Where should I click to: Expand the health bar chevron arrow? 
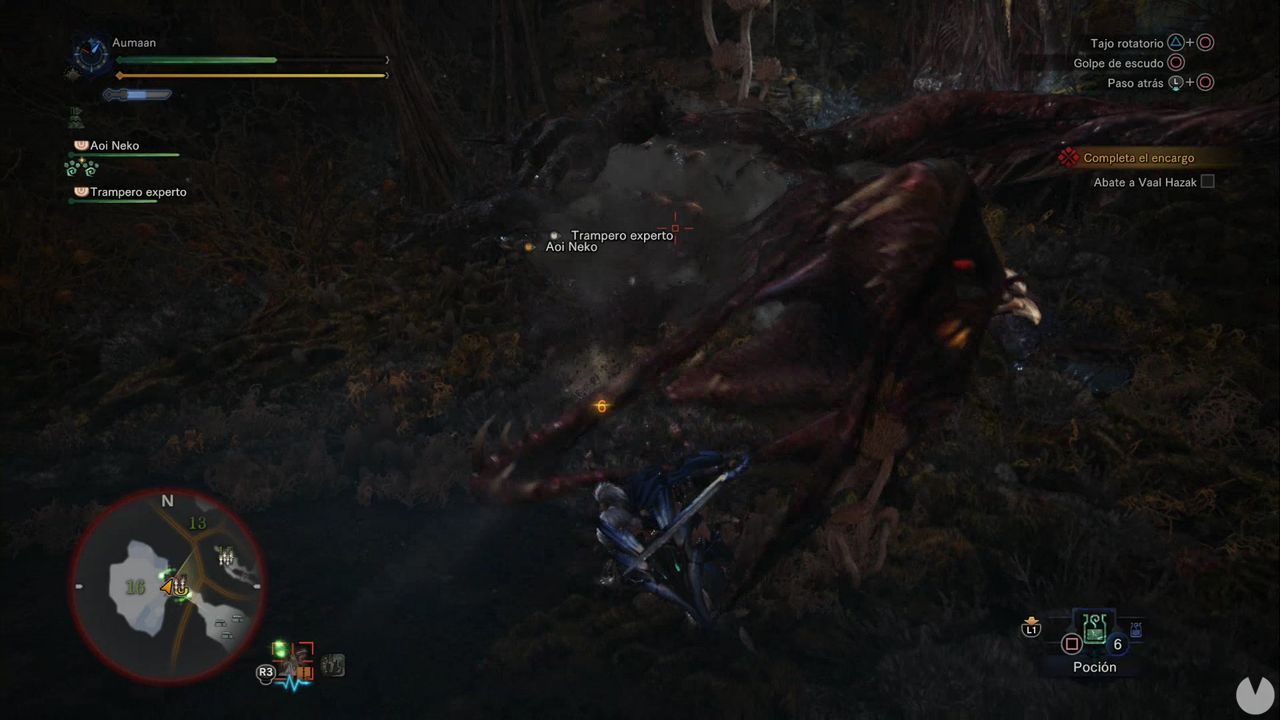[387, 60]
